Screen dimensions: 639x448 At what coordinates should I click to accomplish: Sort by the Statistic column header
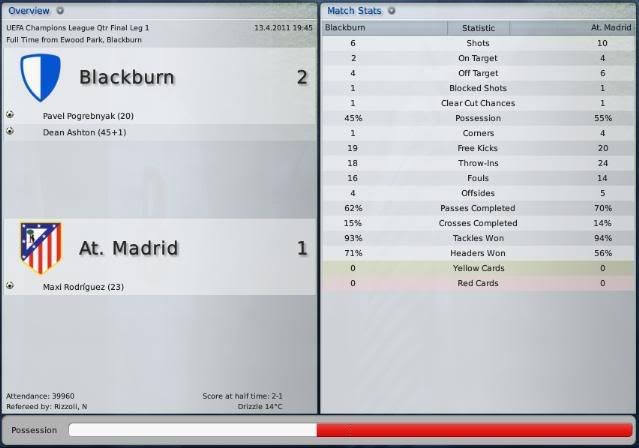point(477,28)
